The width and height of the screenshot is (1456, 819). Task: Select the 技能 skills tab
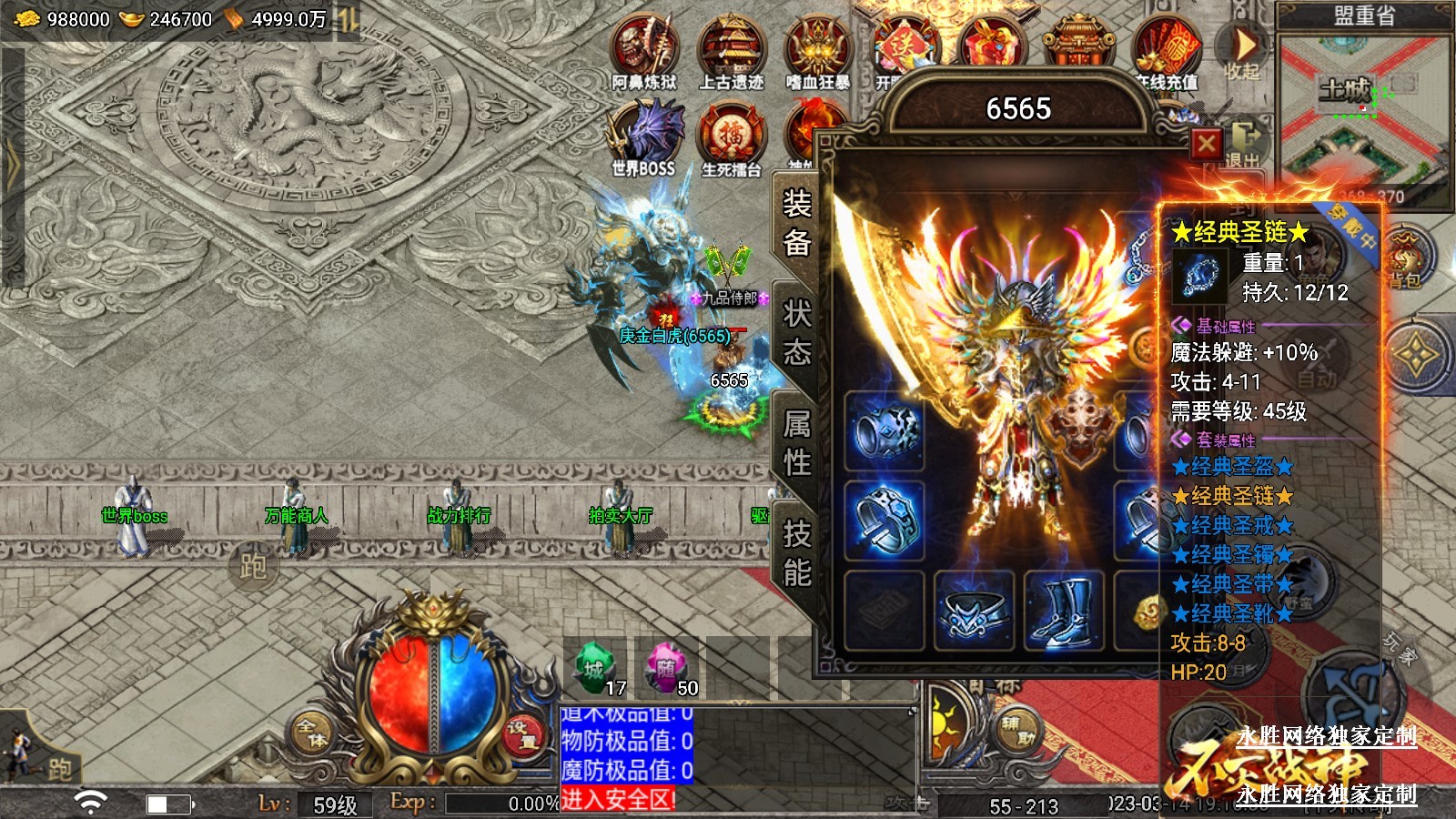tap(797, 553)
